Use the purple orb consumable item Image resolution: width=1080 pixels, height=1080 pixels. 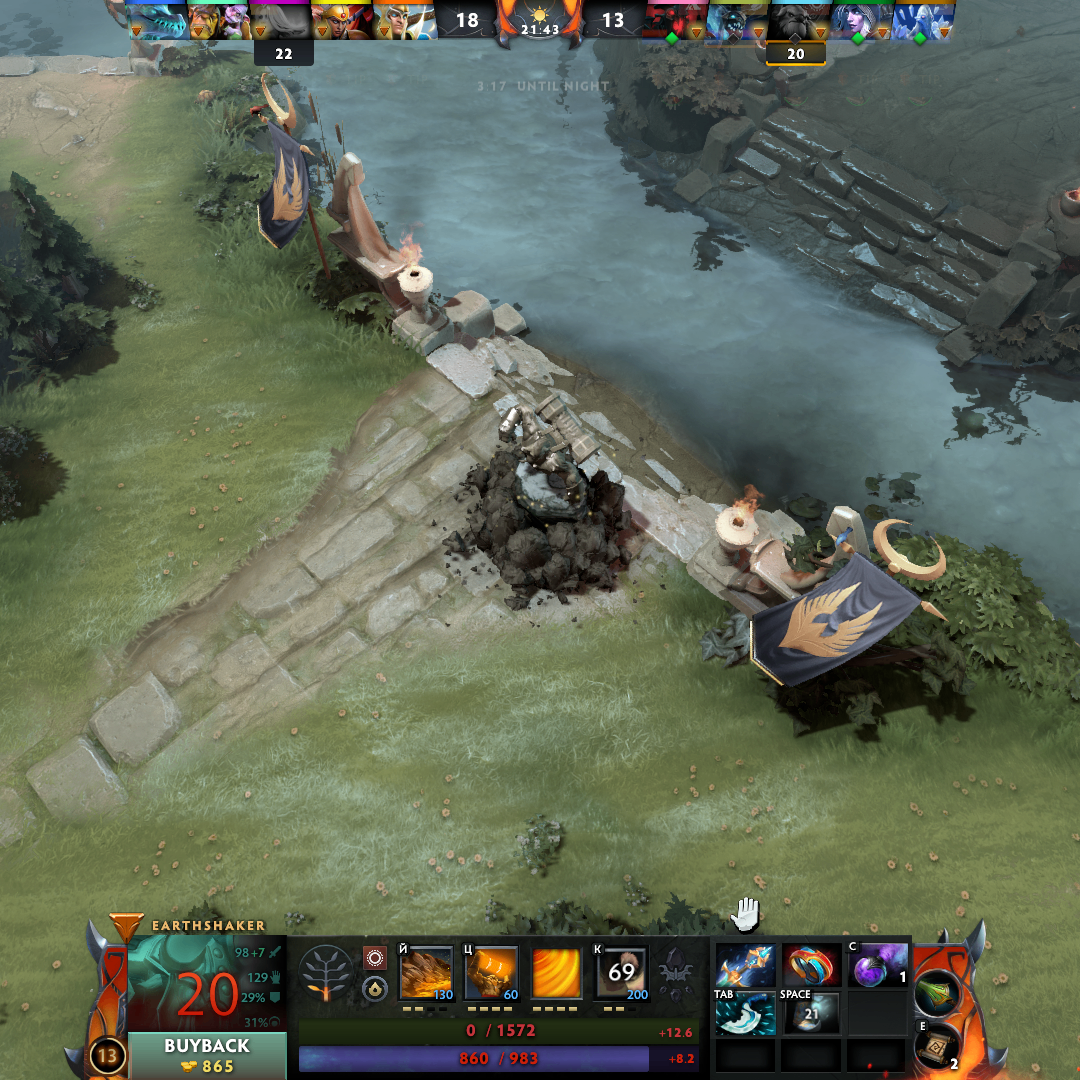(877, 965)
